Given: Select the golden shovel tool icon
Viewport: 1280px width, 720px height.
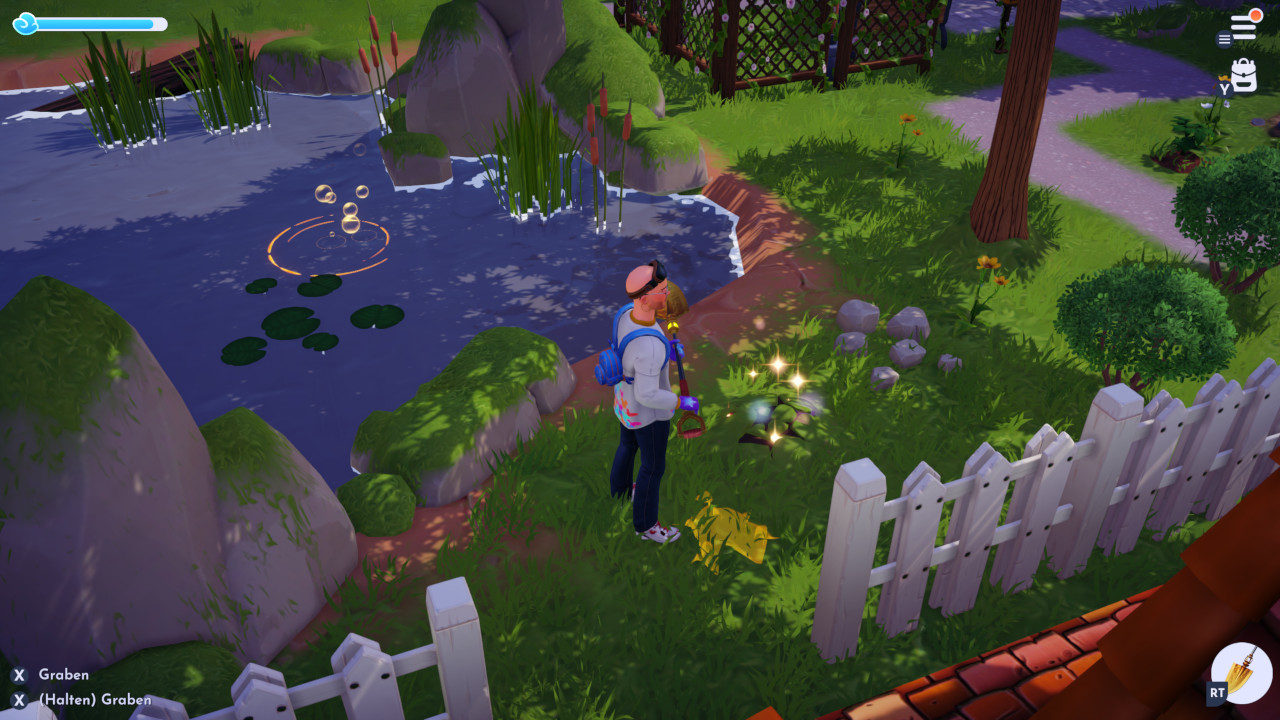Looking at the screenshot, I should coord(1242,673).
